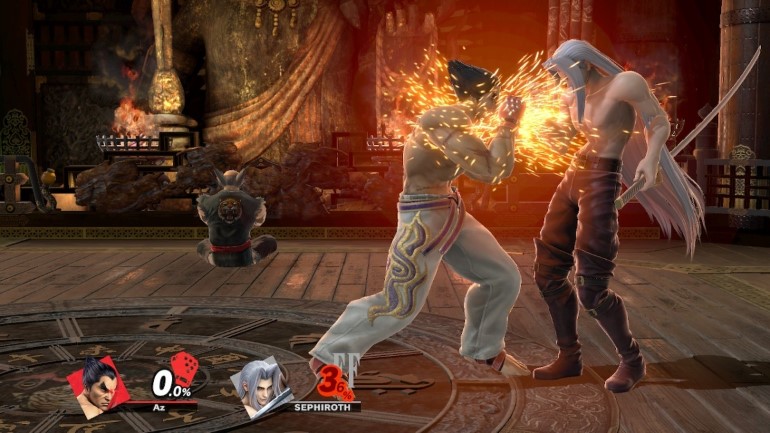The width and height of the screenshot is (770, 433).
Task: Select Sephiroth's fighter portrait
Action: coord(262,384)
